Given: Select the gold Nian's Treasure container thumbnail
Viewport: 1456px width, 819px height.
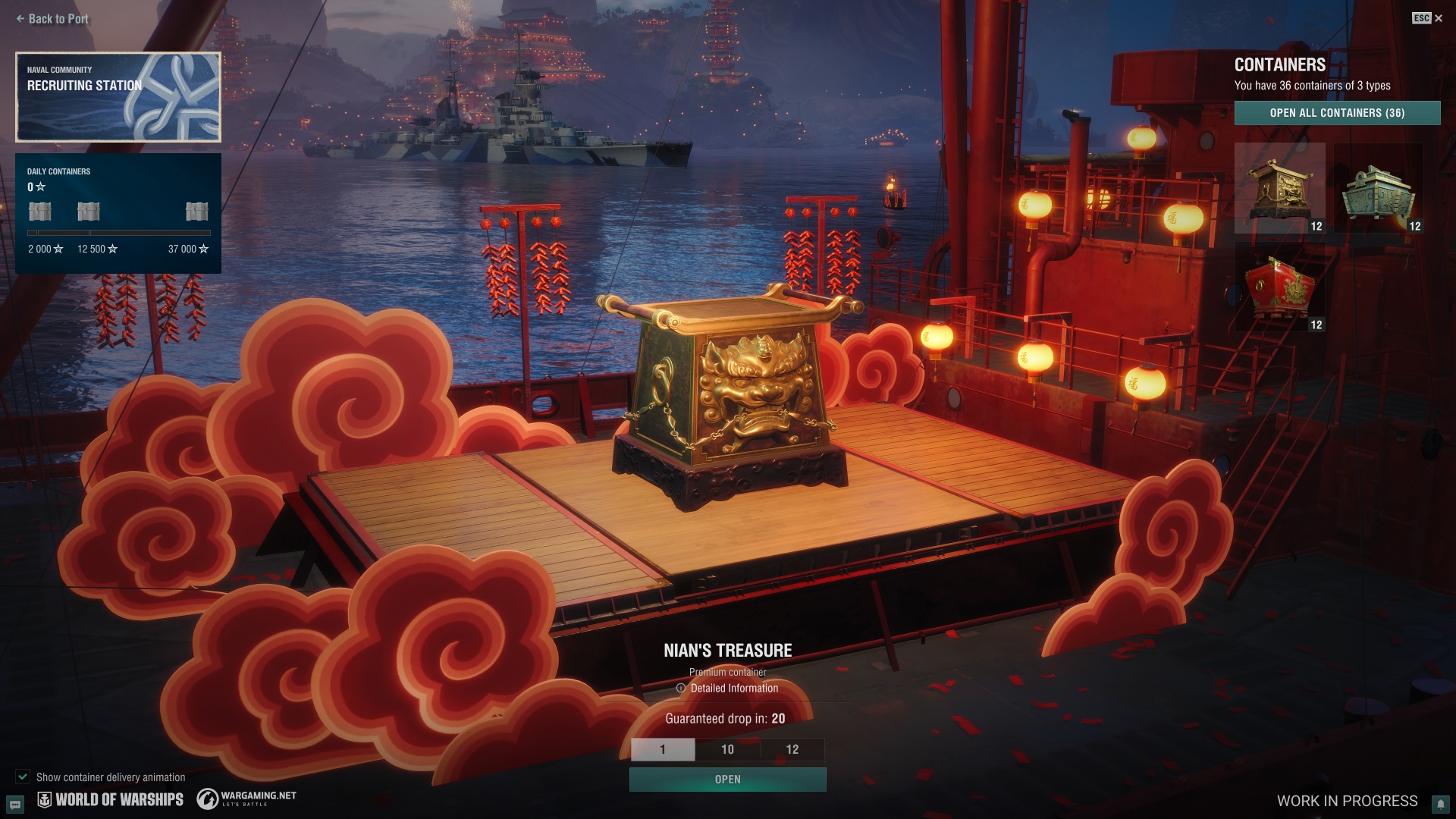Looking at the screenshot, I should click(1279, 188).
